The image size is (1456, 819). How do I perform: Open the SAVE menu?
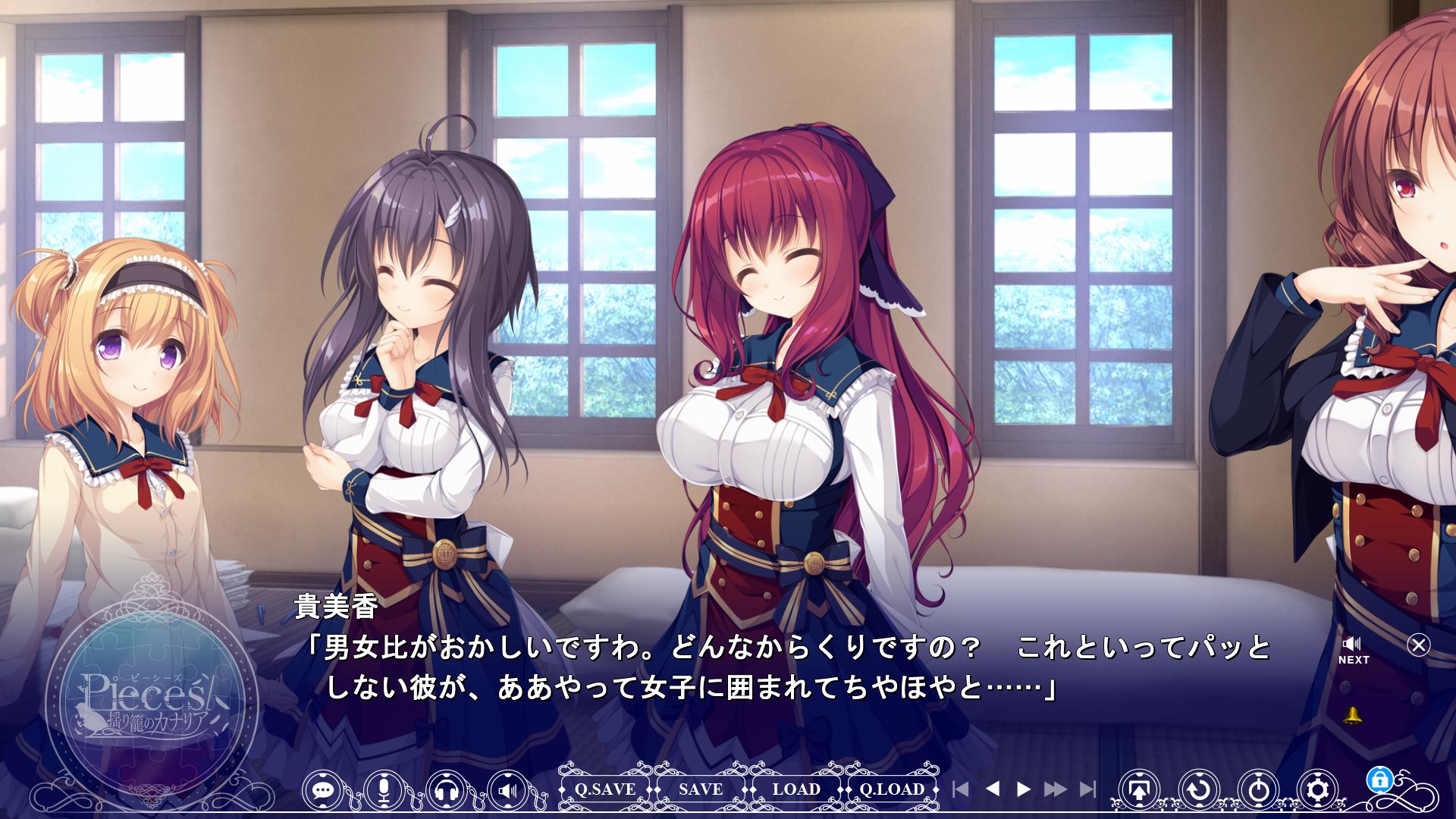point(701,789)
